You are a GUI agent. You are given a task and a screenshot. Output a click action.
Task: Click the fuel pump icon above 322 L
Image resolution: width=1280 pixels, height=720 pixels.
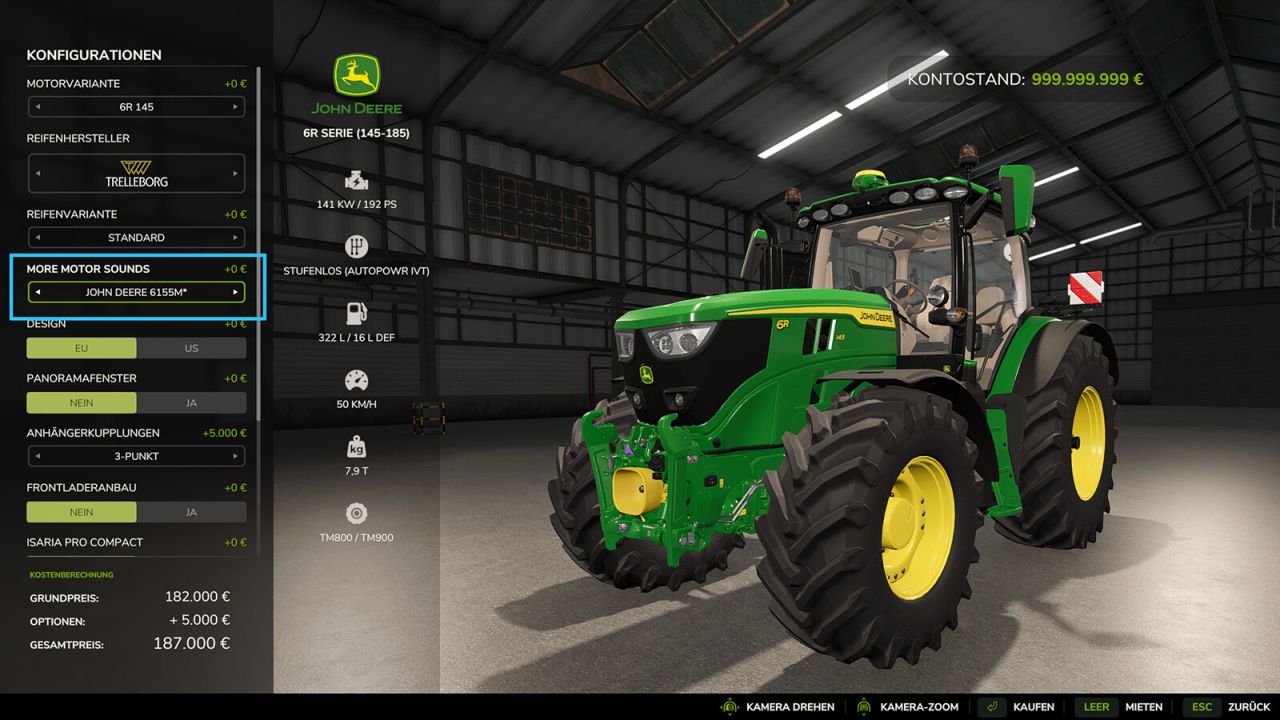pos(356,313)
